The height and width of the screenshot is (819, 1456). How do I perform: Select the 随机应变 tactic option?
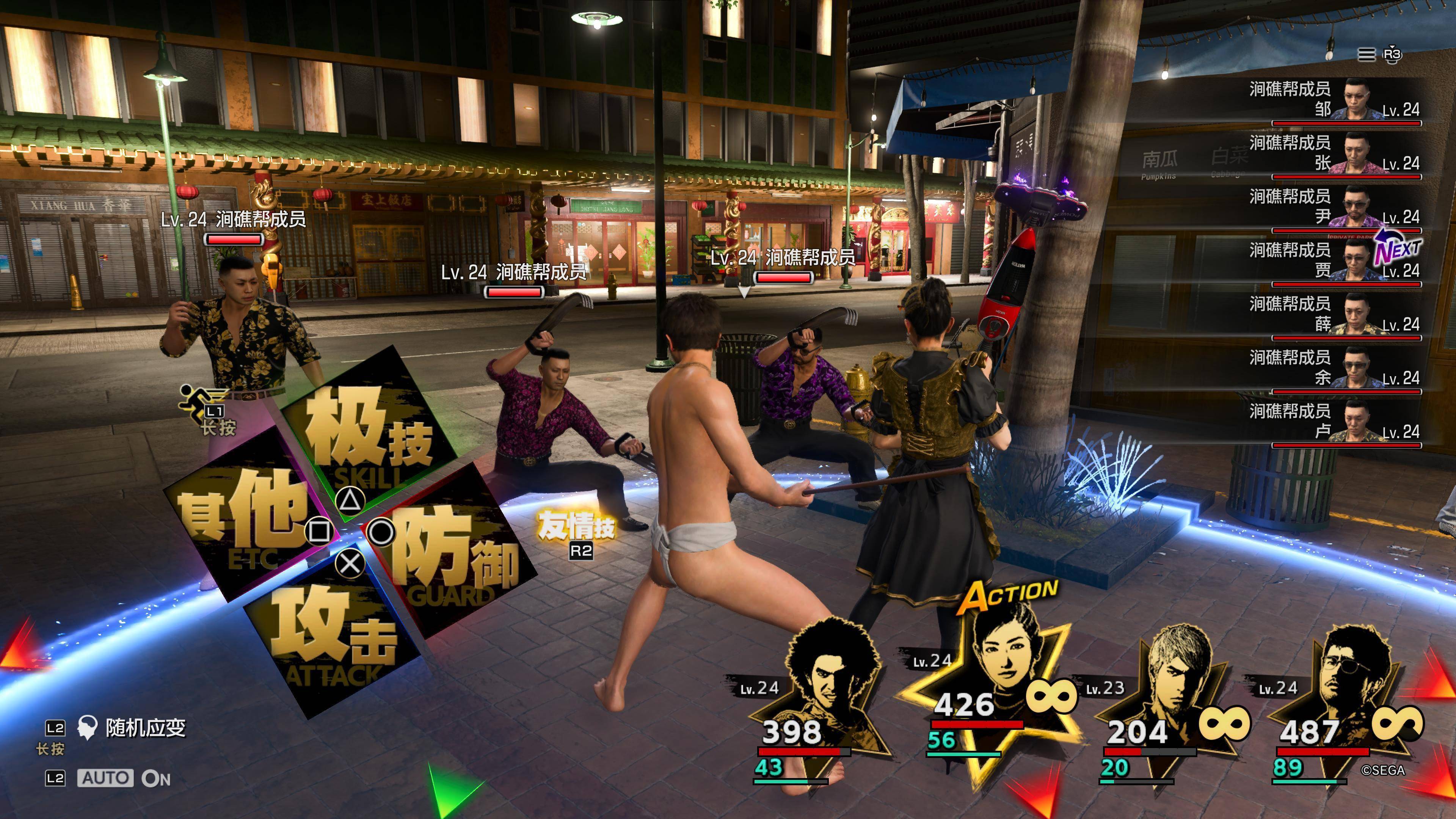click(x=145, y=728)
